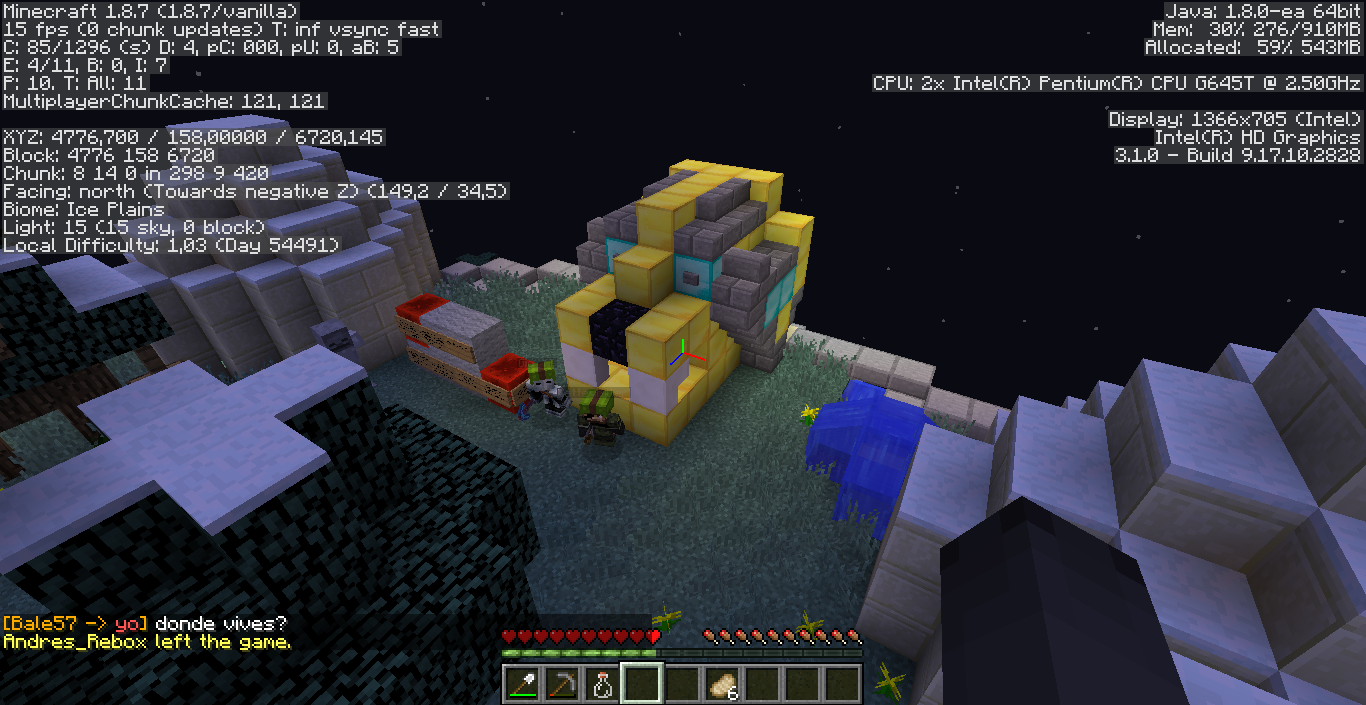
Task: Select the bread stack of six
Action: (721, 684)
